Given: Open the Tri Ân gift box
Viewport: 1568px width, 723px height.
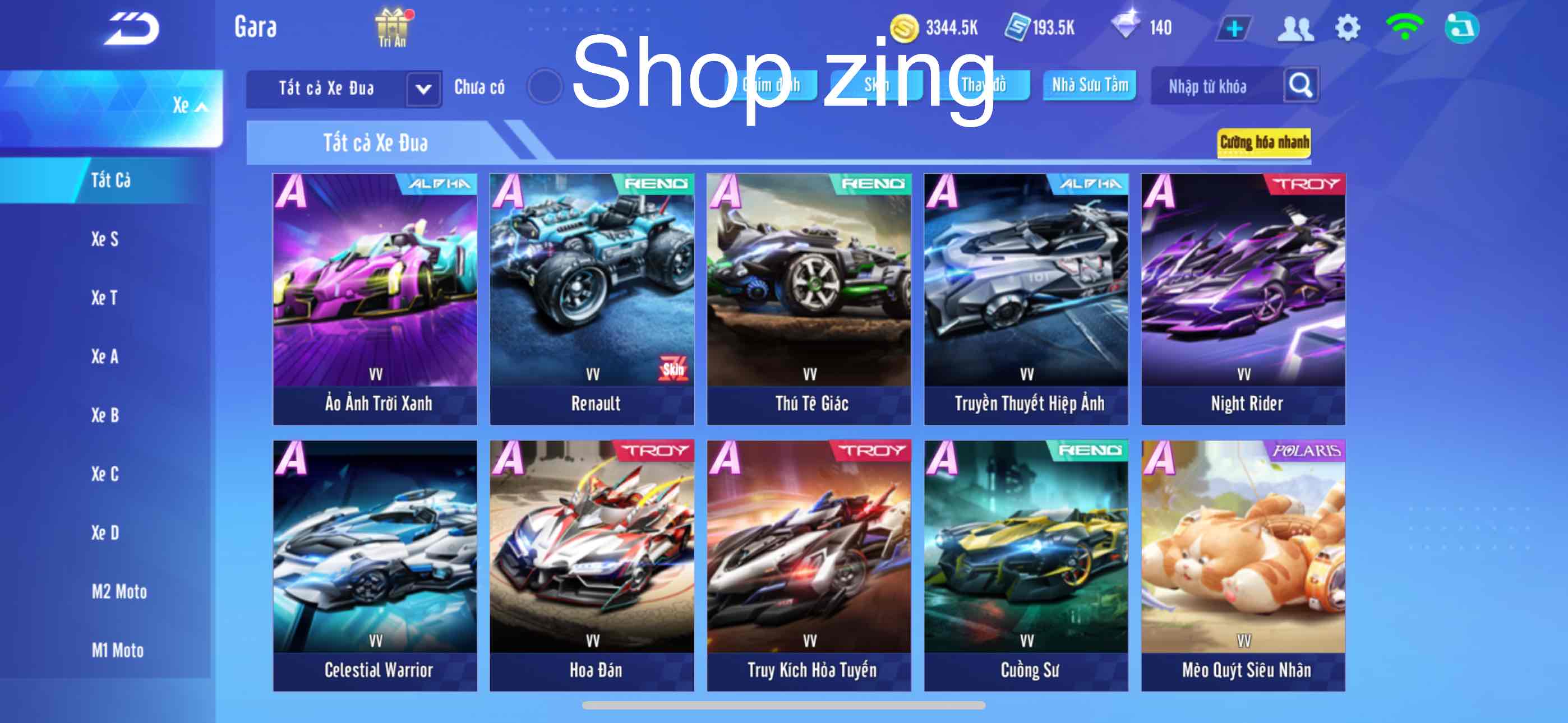Looking at the screenshot, I should [x=393, y=28].
